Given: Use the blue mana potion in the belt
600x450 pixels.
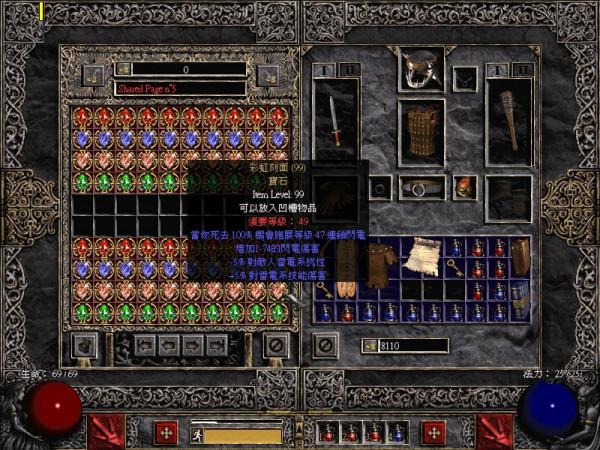Looking at the screenshot, I should tap(395, 432).
